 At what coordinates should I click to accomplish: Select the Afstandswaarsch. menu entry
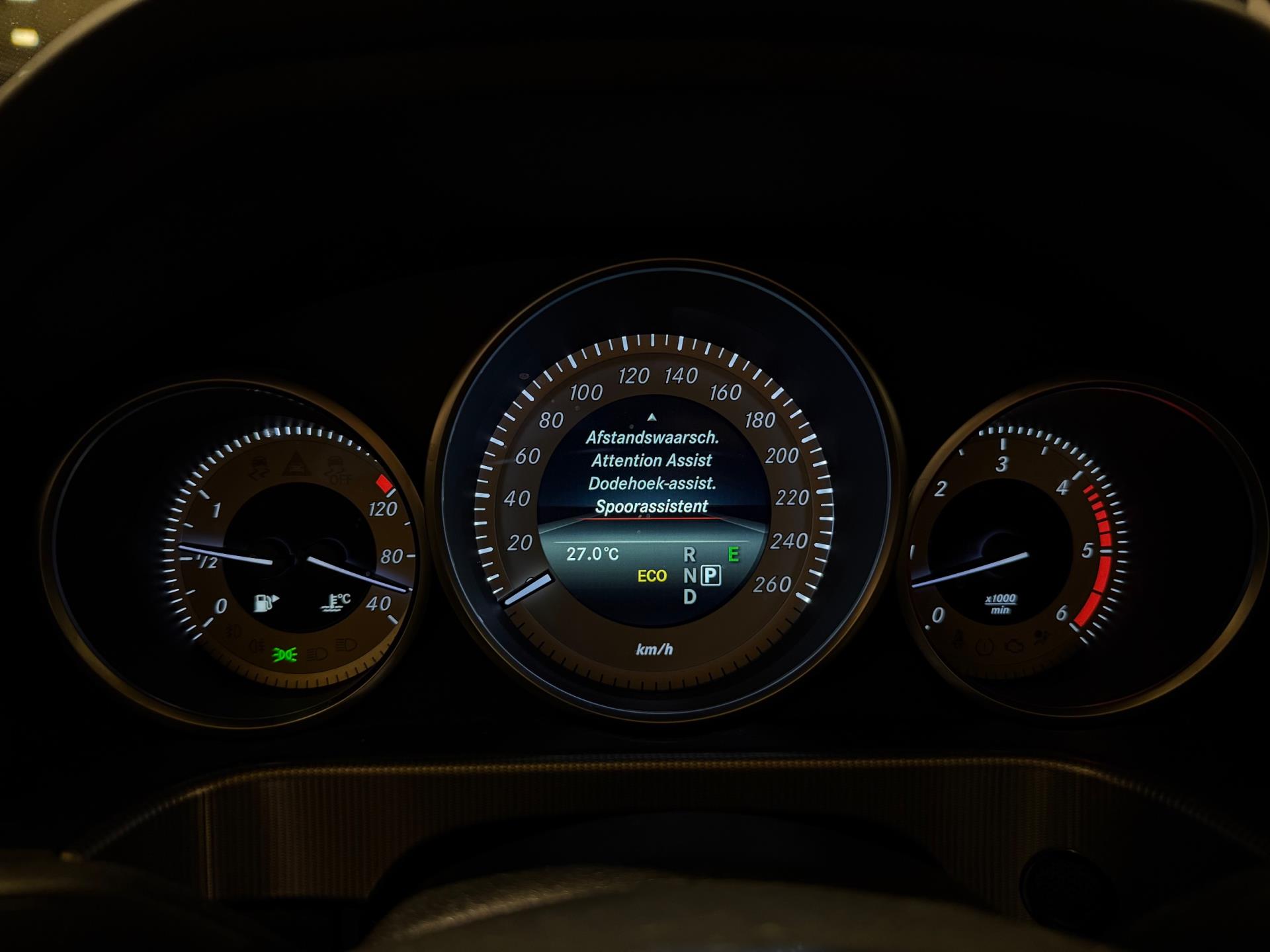pyautogui.click(x=652, y=438)
